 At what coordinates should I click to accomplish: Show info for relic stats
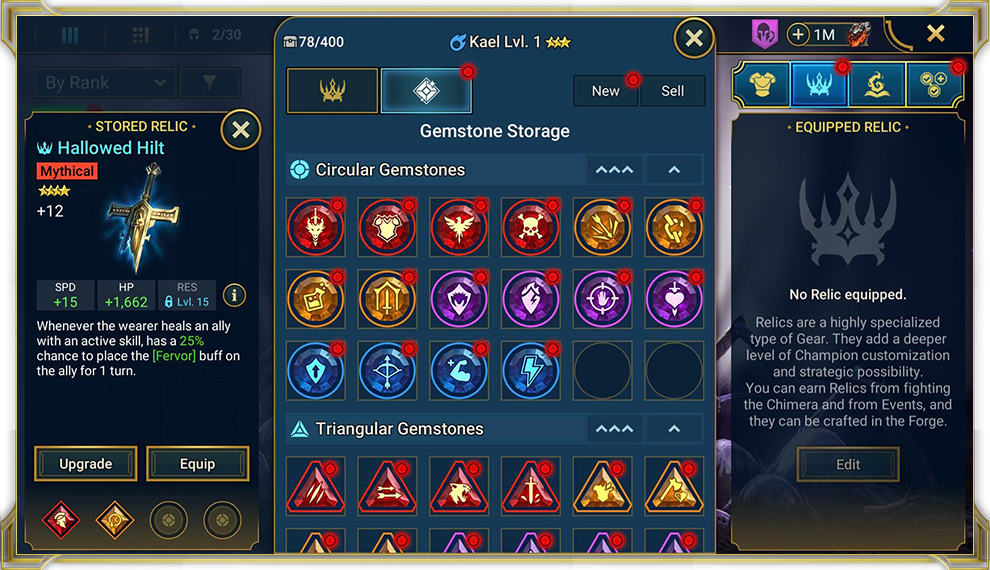233,295
